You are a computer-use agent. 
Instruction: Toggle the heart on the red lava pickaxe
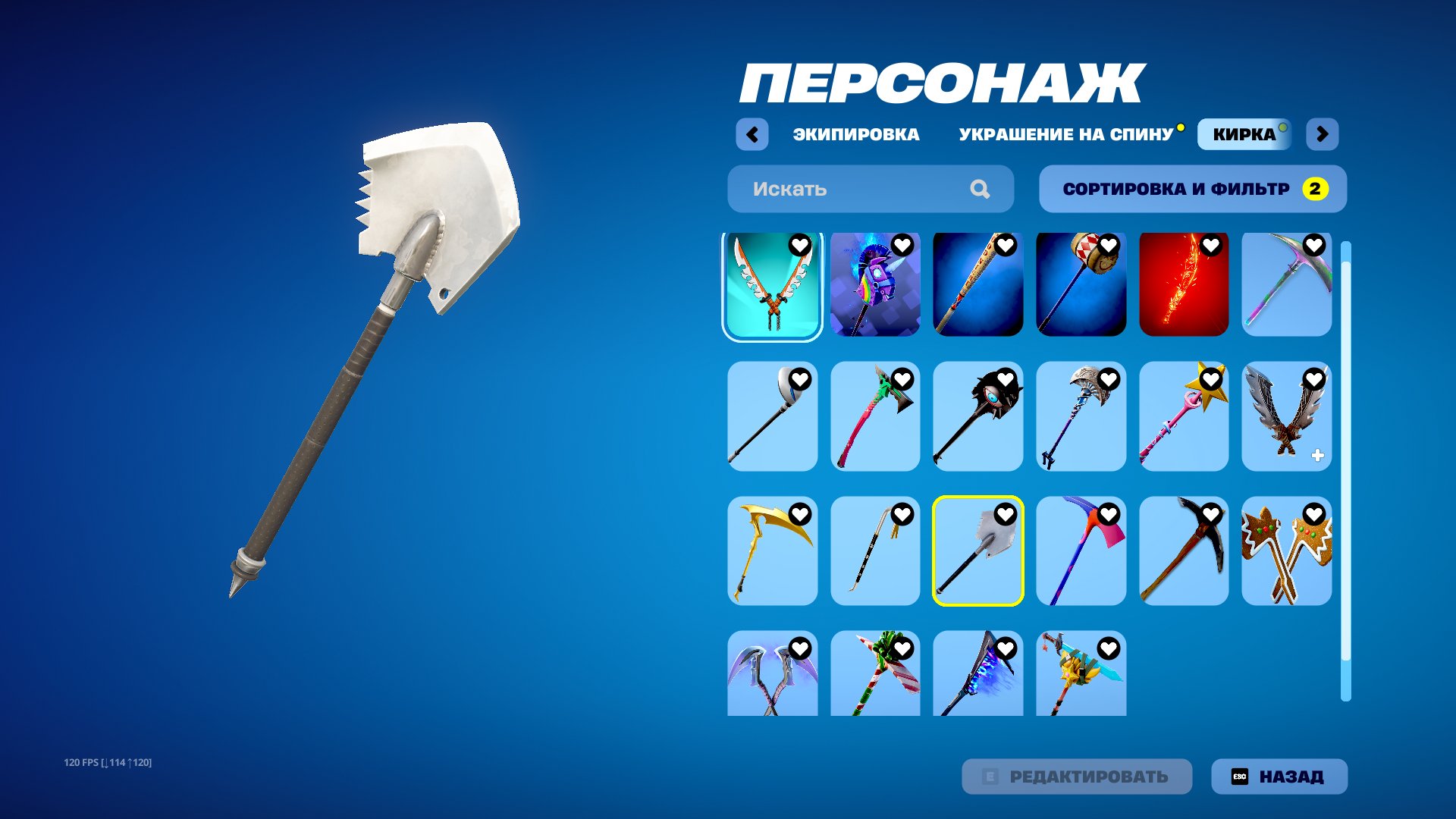1212,246
